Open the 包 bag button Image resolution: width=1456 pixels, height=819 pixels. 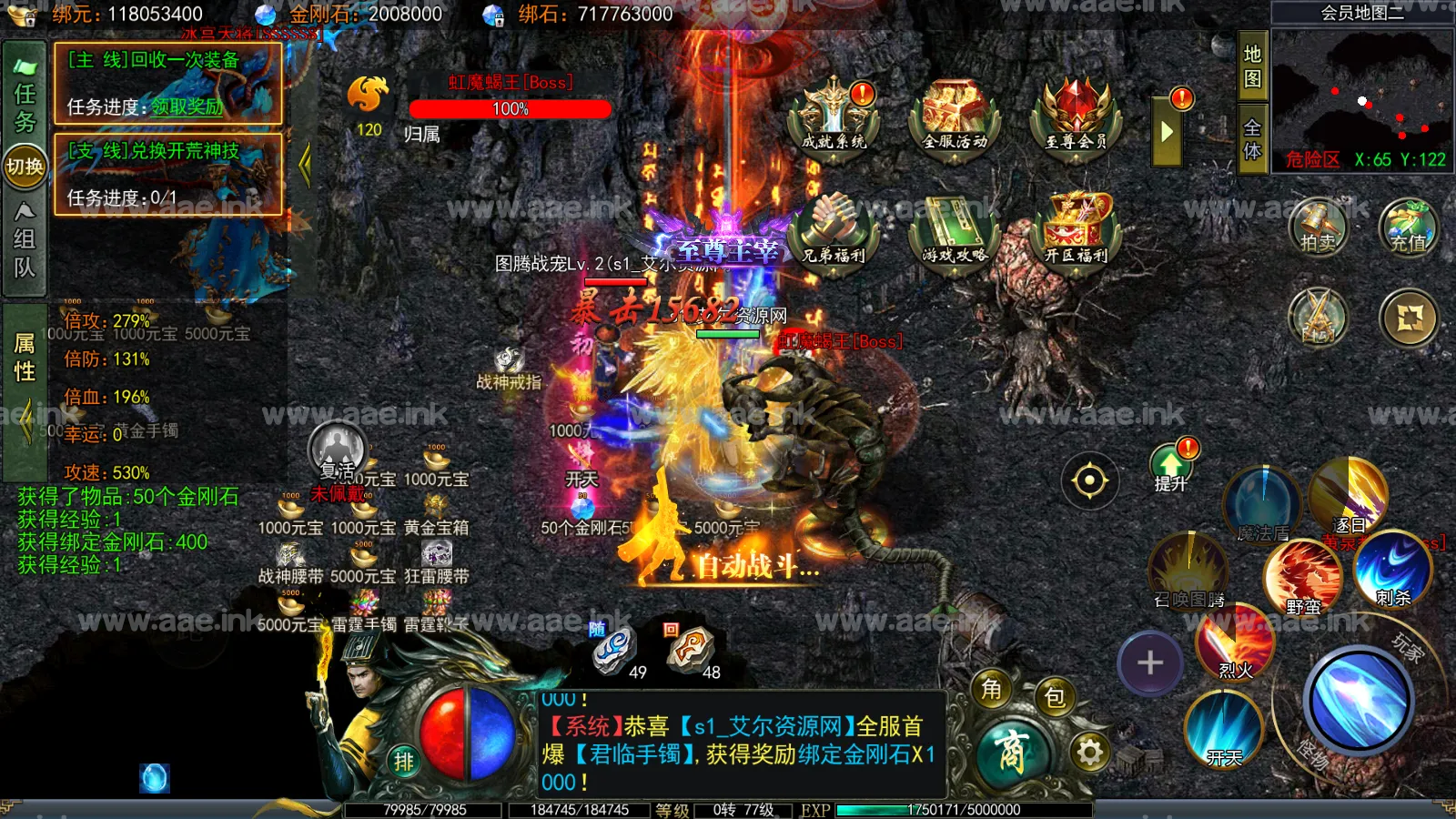click(x=1055, y=697)
